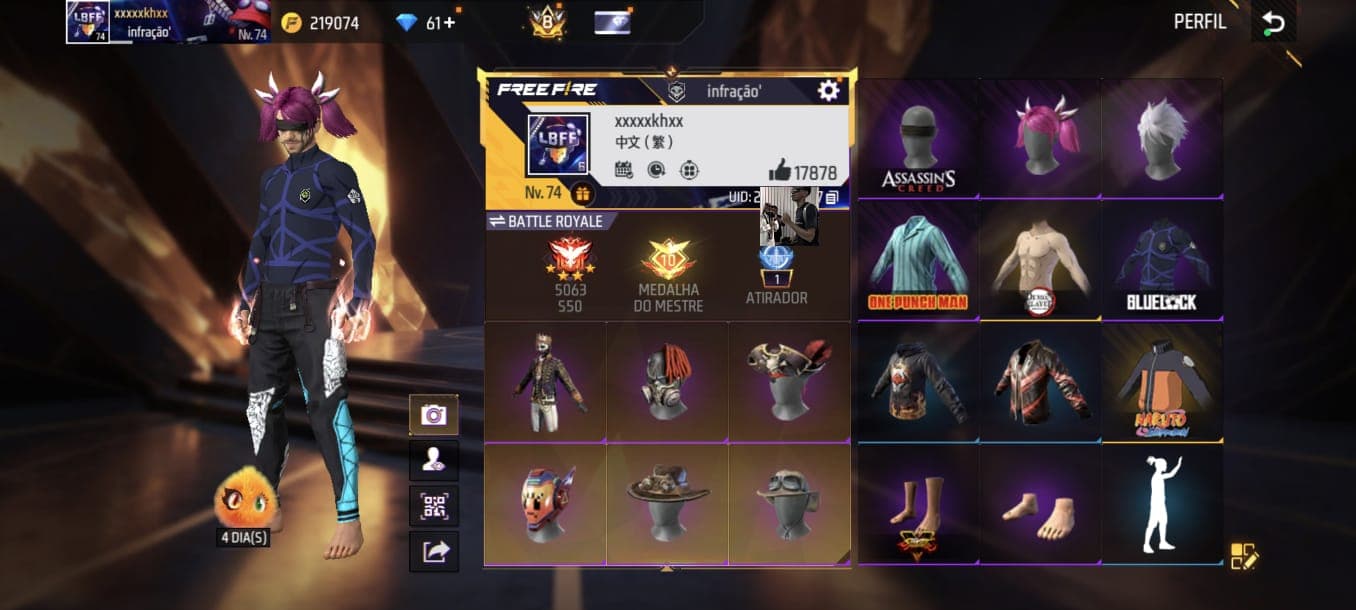Click the QR code button

tap(434, 506)
